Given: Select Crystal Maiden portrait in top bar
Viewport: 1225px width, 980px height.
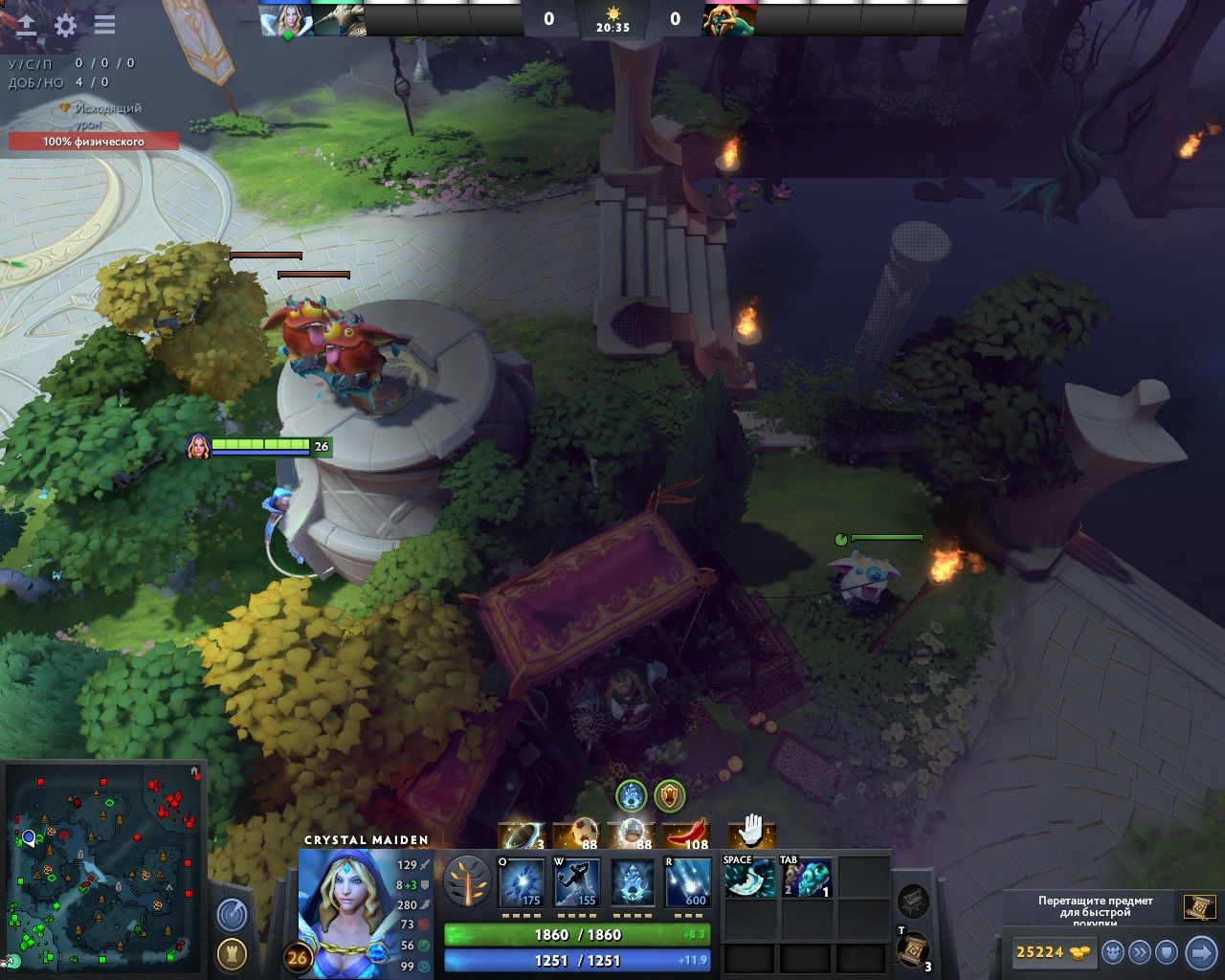Looking at the screenshot, I should point(285,18).
